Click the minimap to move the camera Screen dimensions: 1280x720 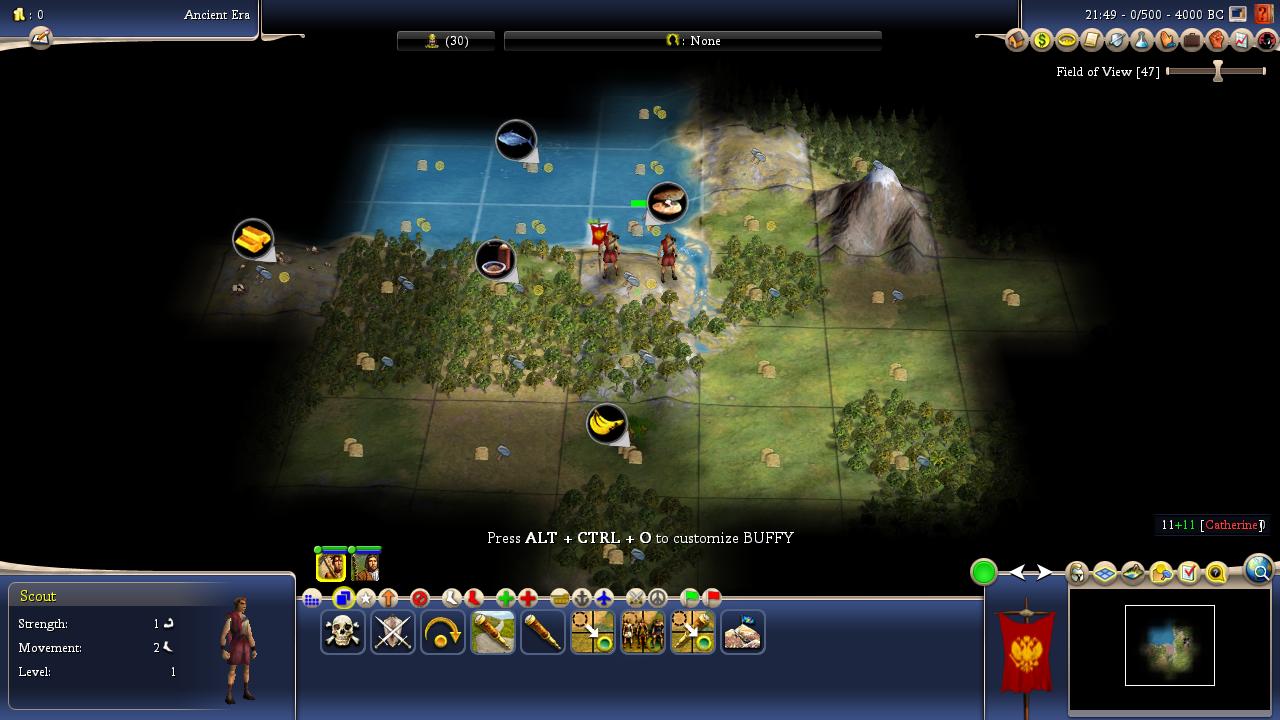click(x=1169, y=645)
